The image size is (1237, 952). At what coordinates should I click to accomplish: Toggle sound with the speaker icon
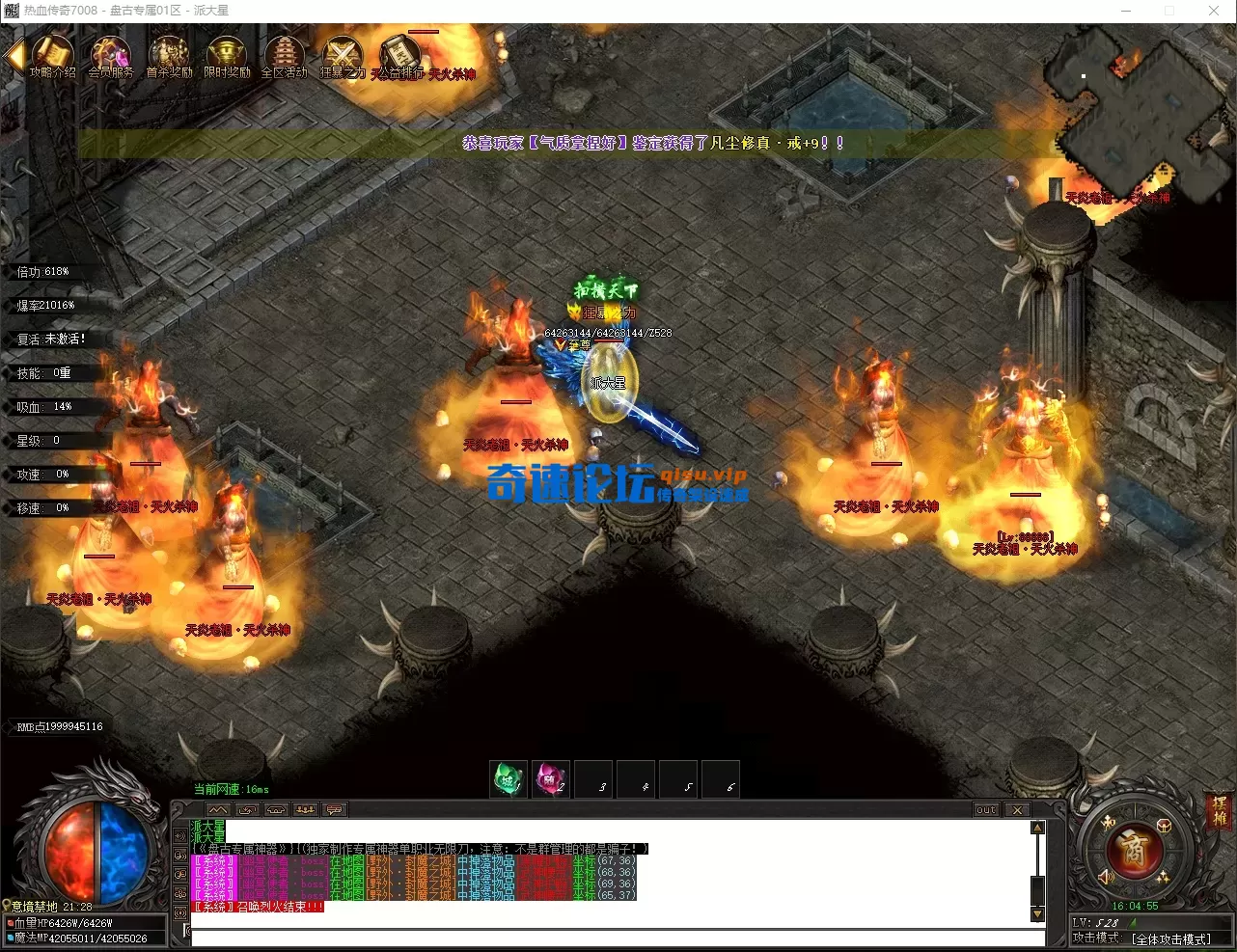click(x=1106, y=877)
